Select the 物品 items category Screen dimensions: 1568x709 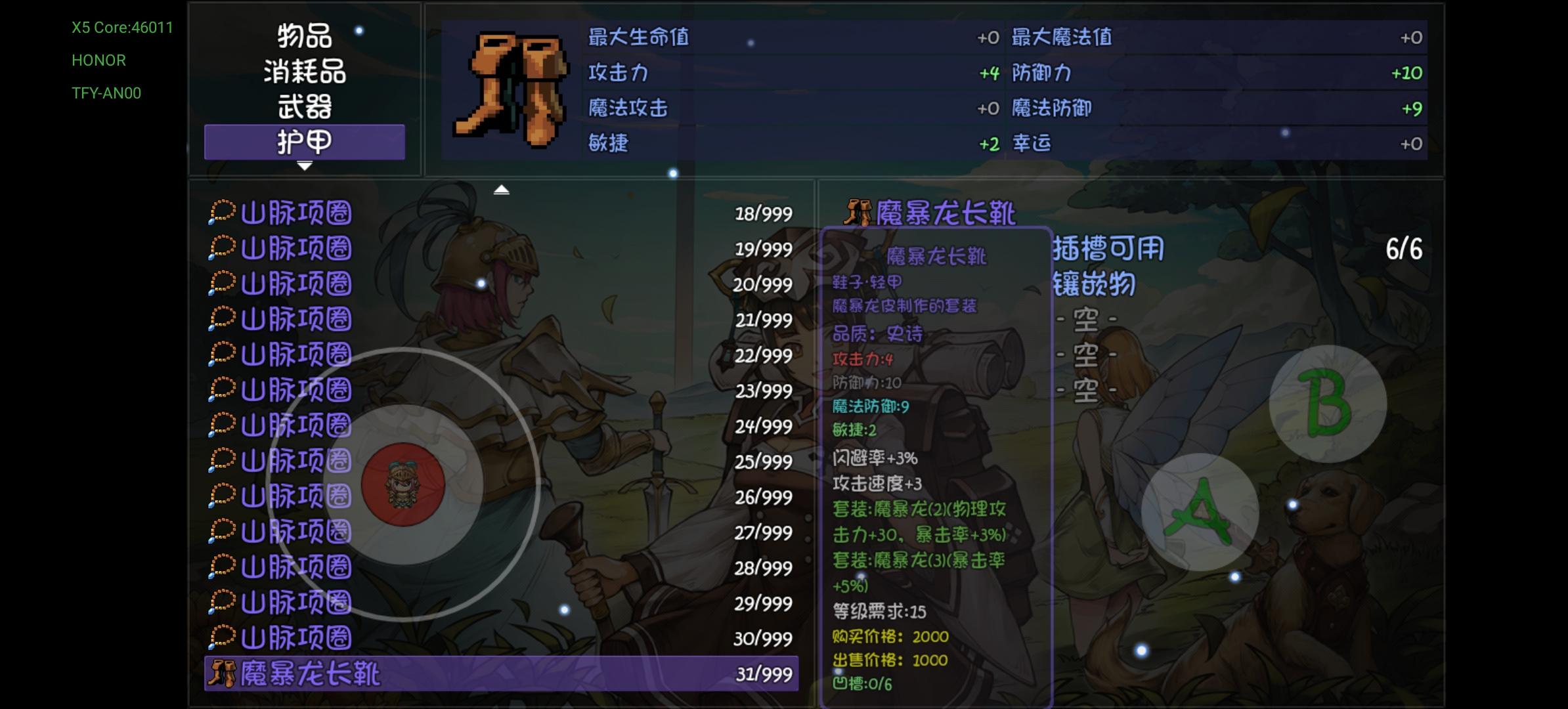[304, 37]
